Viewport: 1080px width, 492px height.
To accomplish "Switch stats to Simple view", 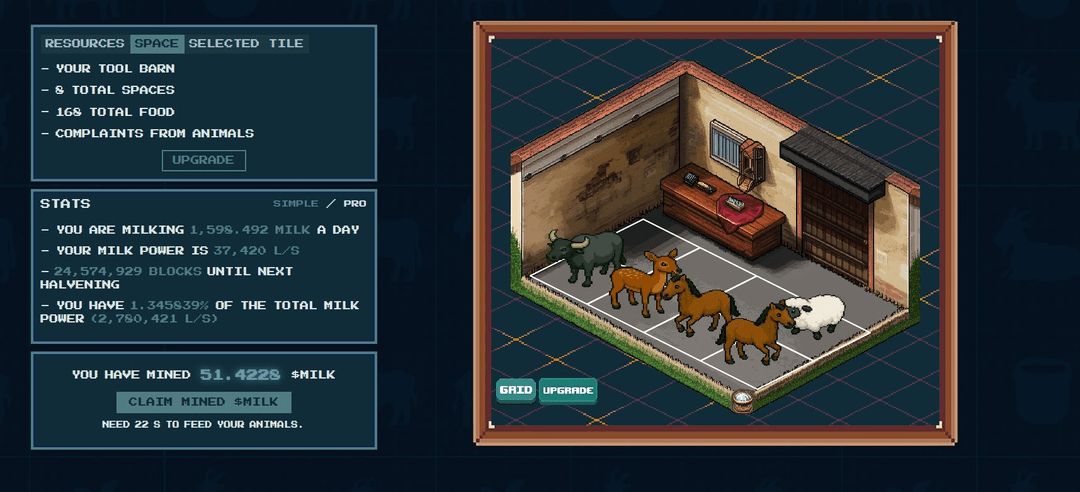I will point(296,204).
